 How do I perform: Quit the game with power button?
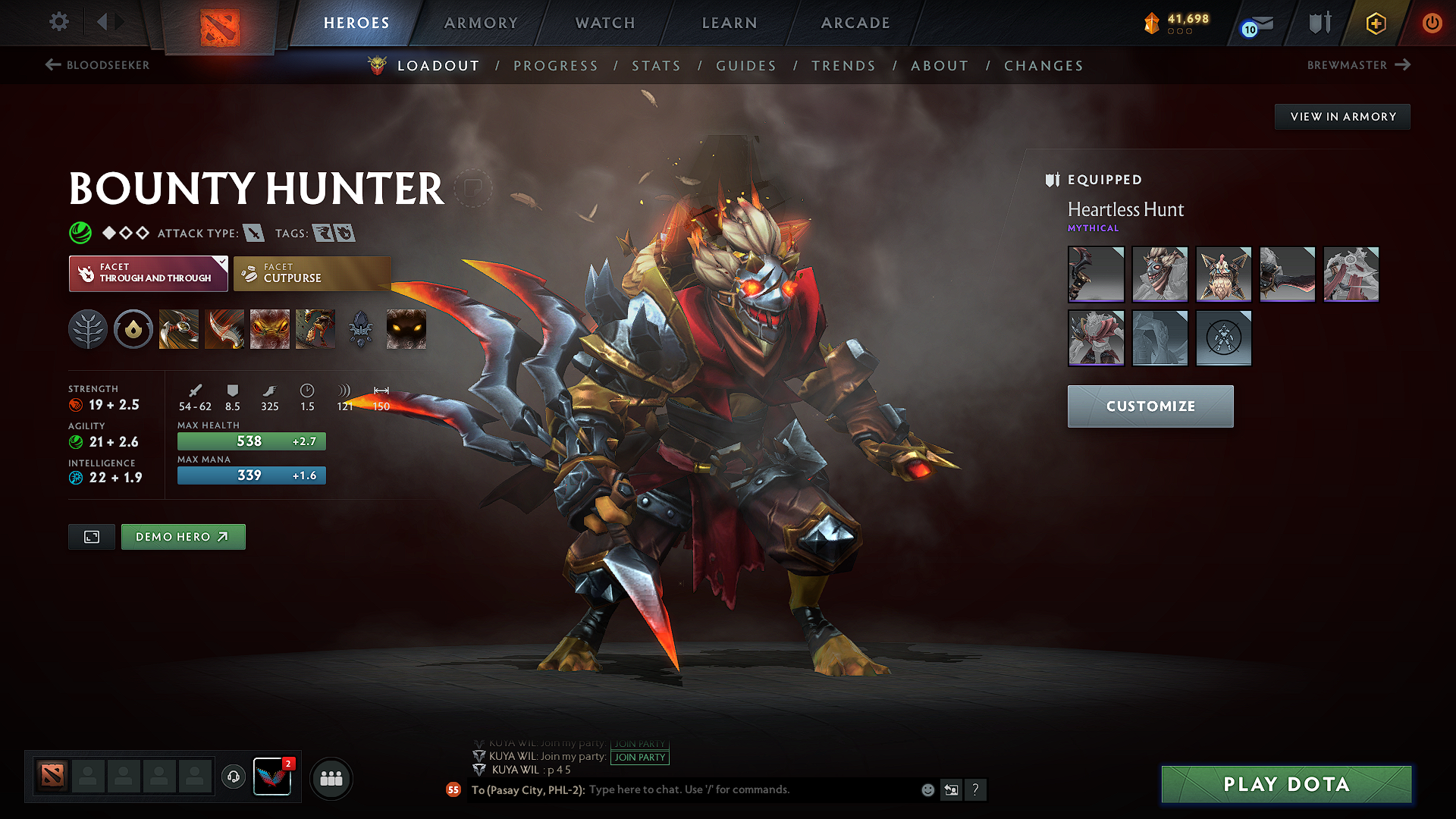(x=1432, y=23)
